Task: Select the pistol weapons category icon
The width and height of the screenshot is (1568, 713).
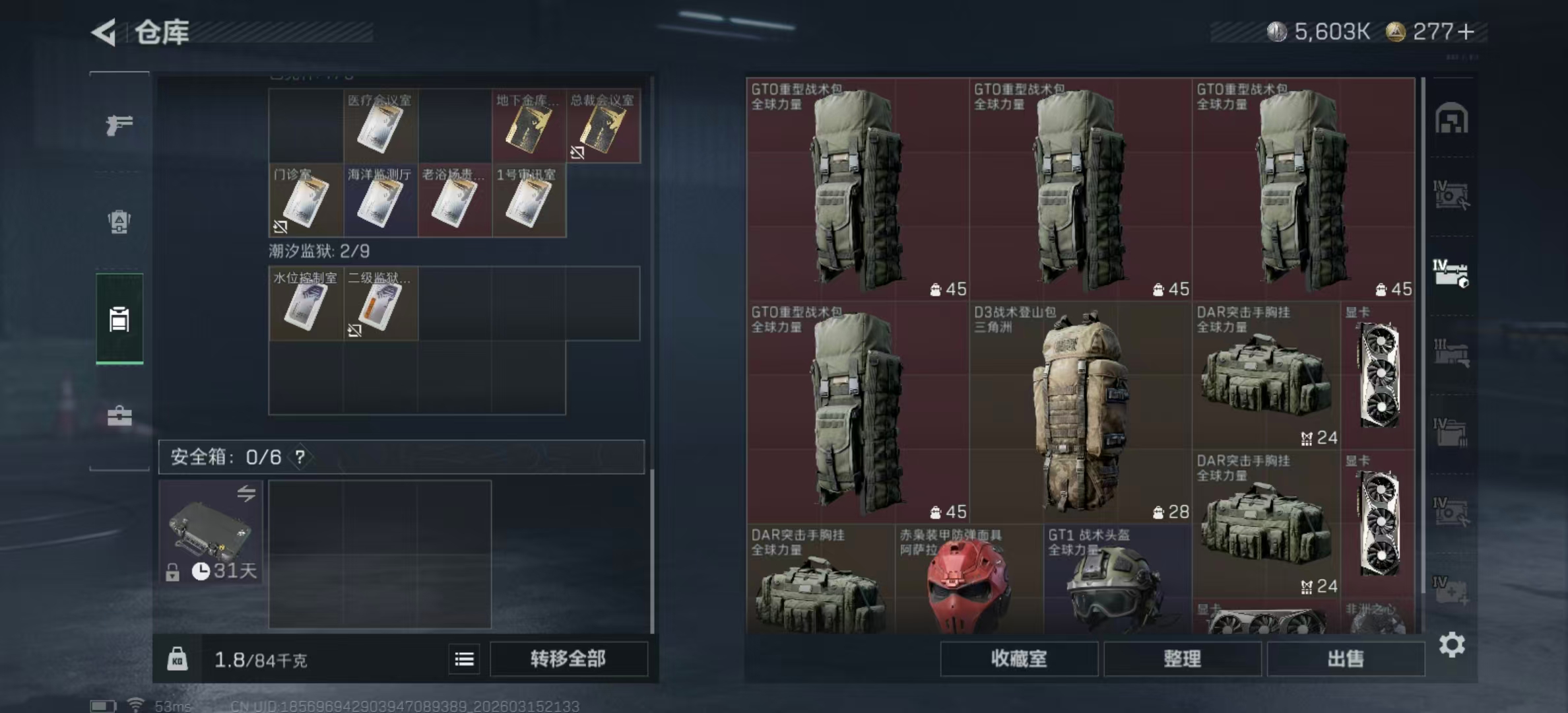Action: (119, 125)
